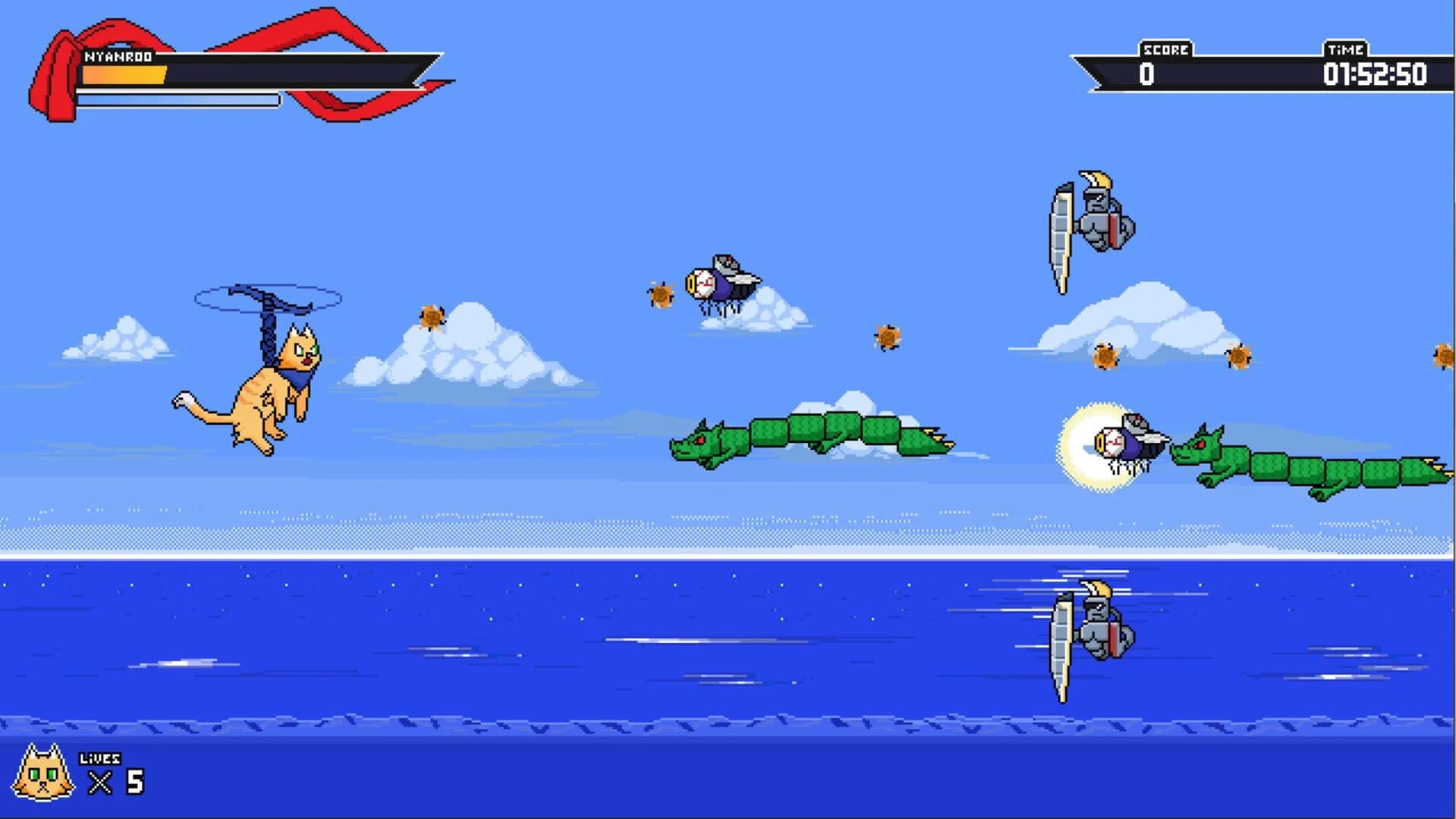Click the cat portrait beside the lives counter
1456x819 pixels.
tap(42, 770)
